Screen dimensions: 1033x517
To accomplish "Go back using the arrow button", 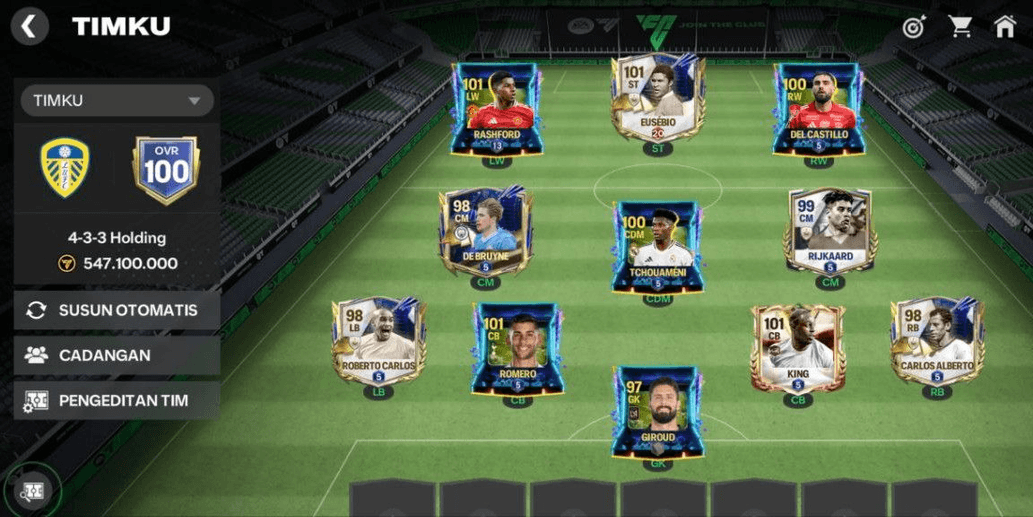I will tap(30, 26).
